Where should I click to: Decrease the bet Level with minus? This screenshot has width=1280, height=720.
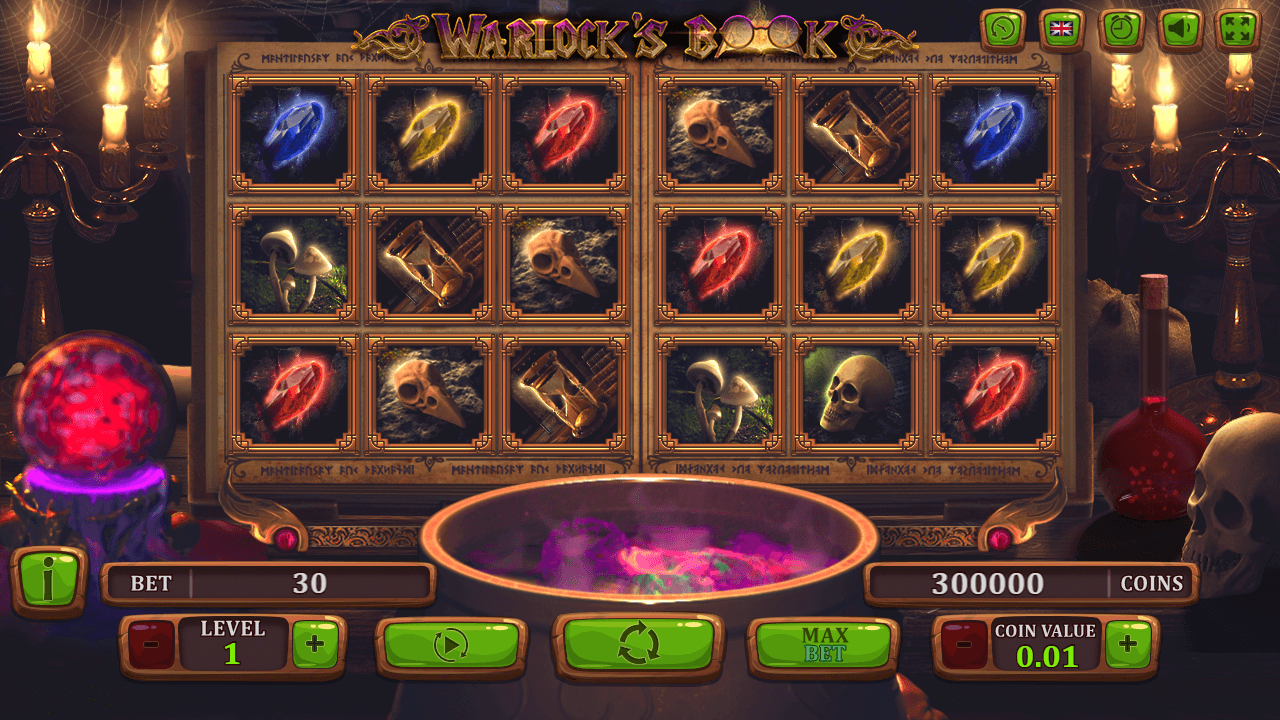[x=151, y=644]
